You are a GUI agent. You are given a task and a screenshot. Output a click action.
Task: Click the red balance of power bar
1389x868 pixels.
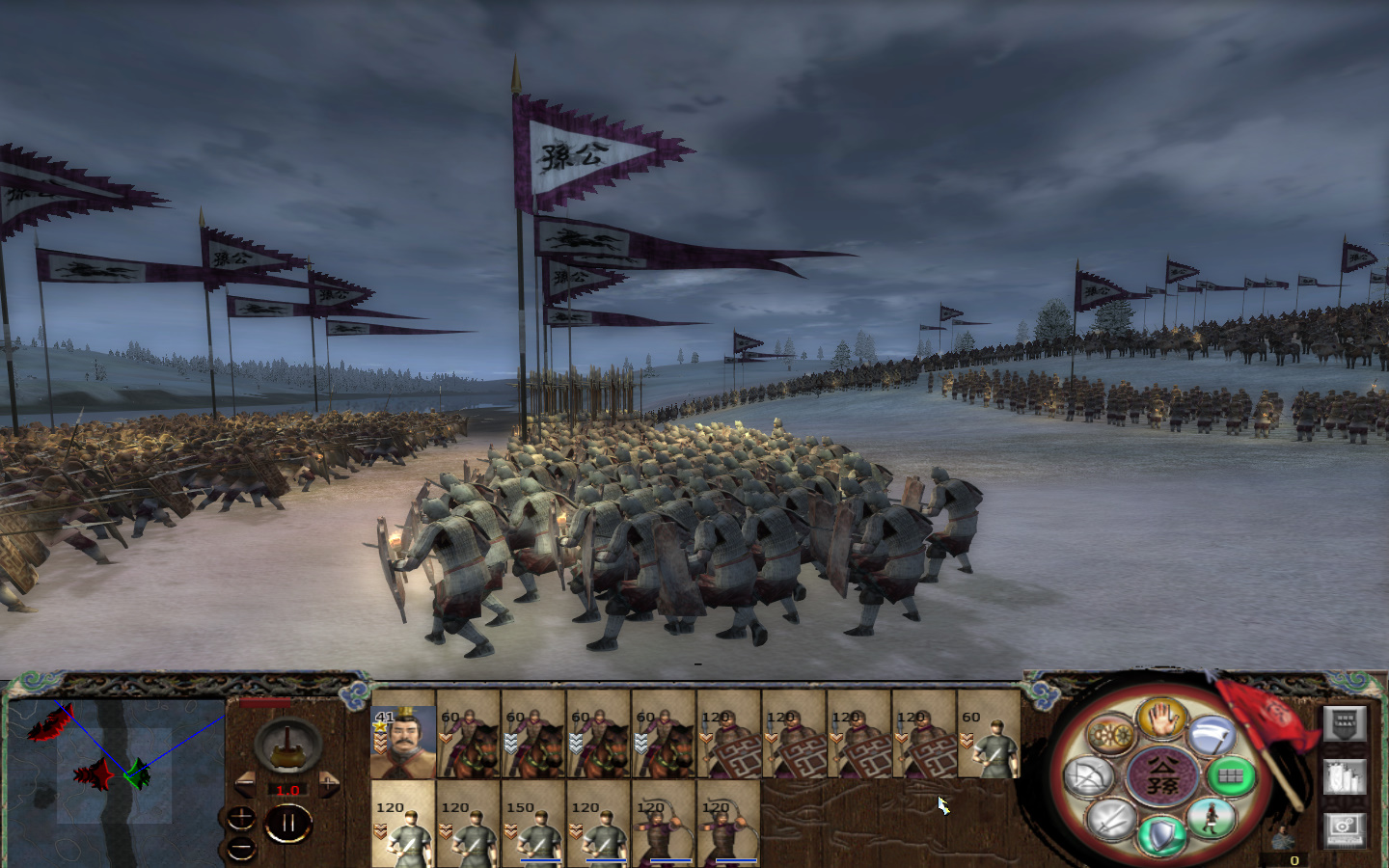click(x=264, y=702)
